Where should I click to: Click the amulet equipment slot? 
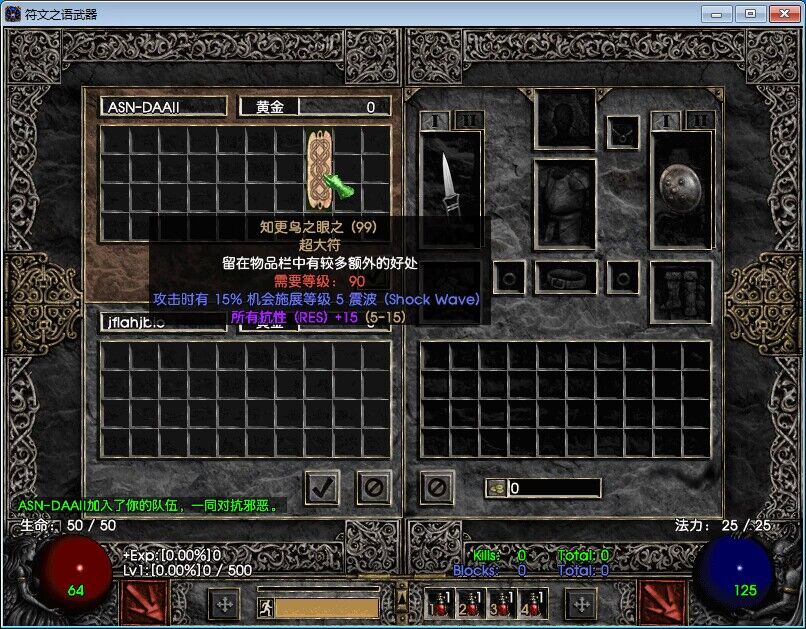point(624,131)
